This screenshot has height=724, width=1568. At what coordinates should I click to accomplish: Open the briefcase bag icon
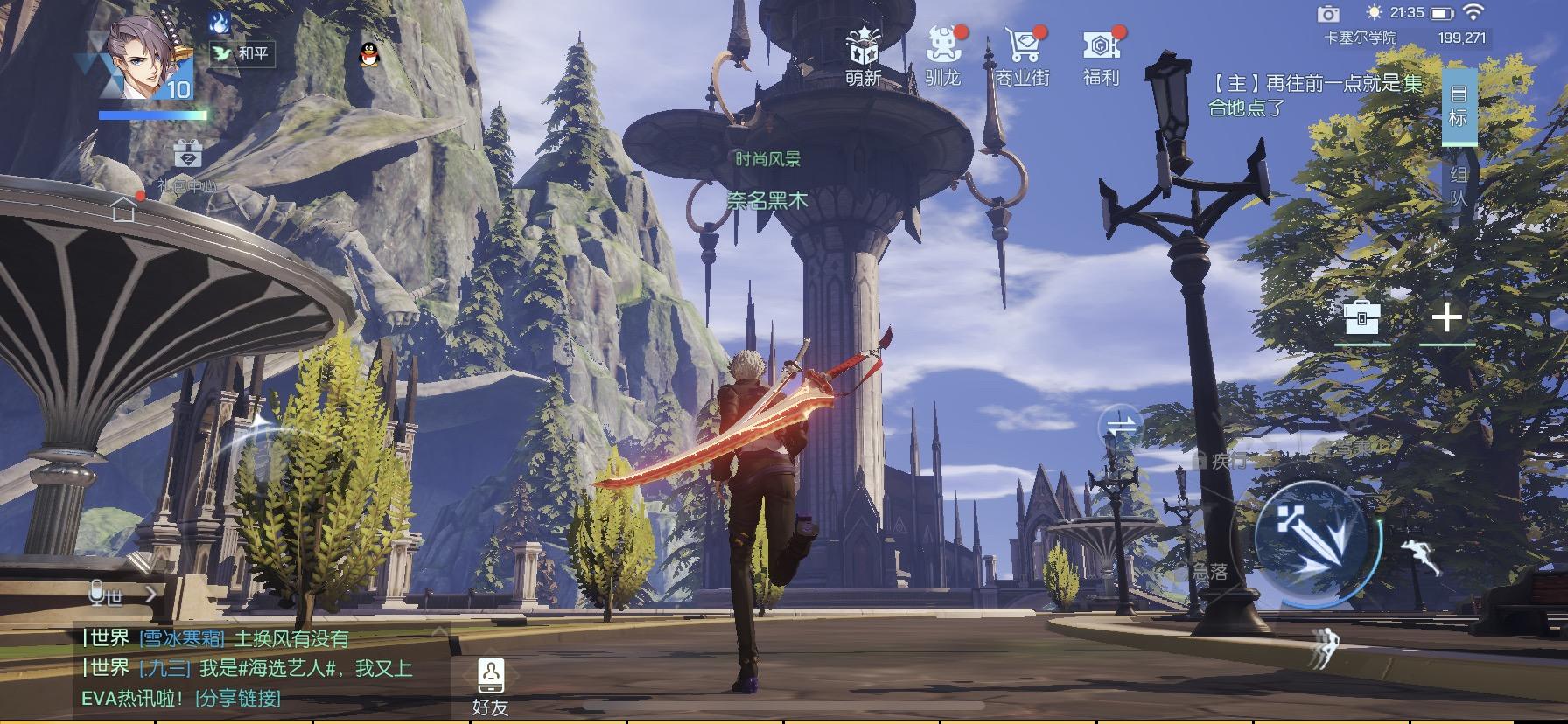point(1361,317)
